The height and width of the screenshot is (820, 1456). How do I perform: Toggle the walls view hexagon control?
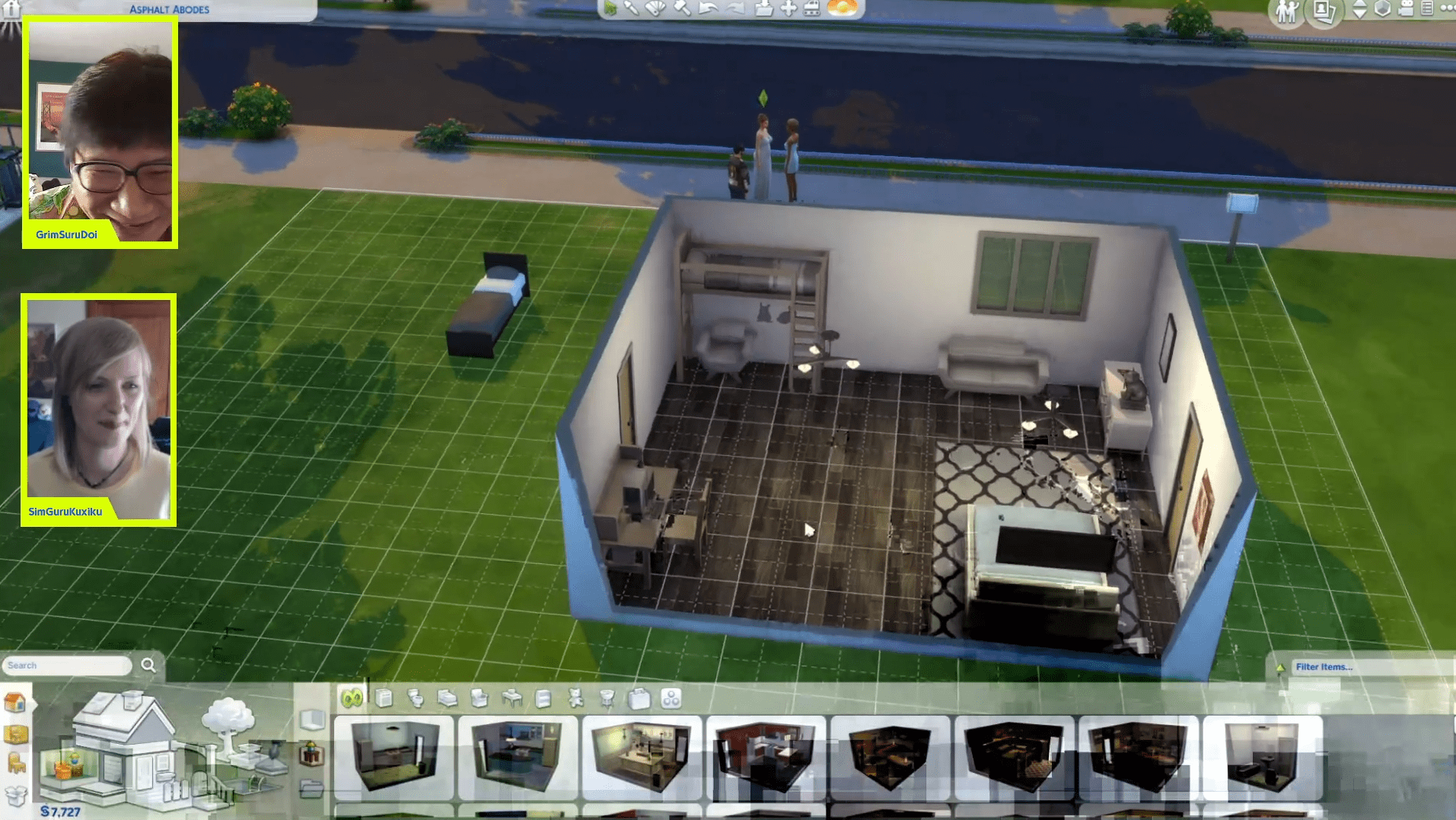tap(1382, 10)
